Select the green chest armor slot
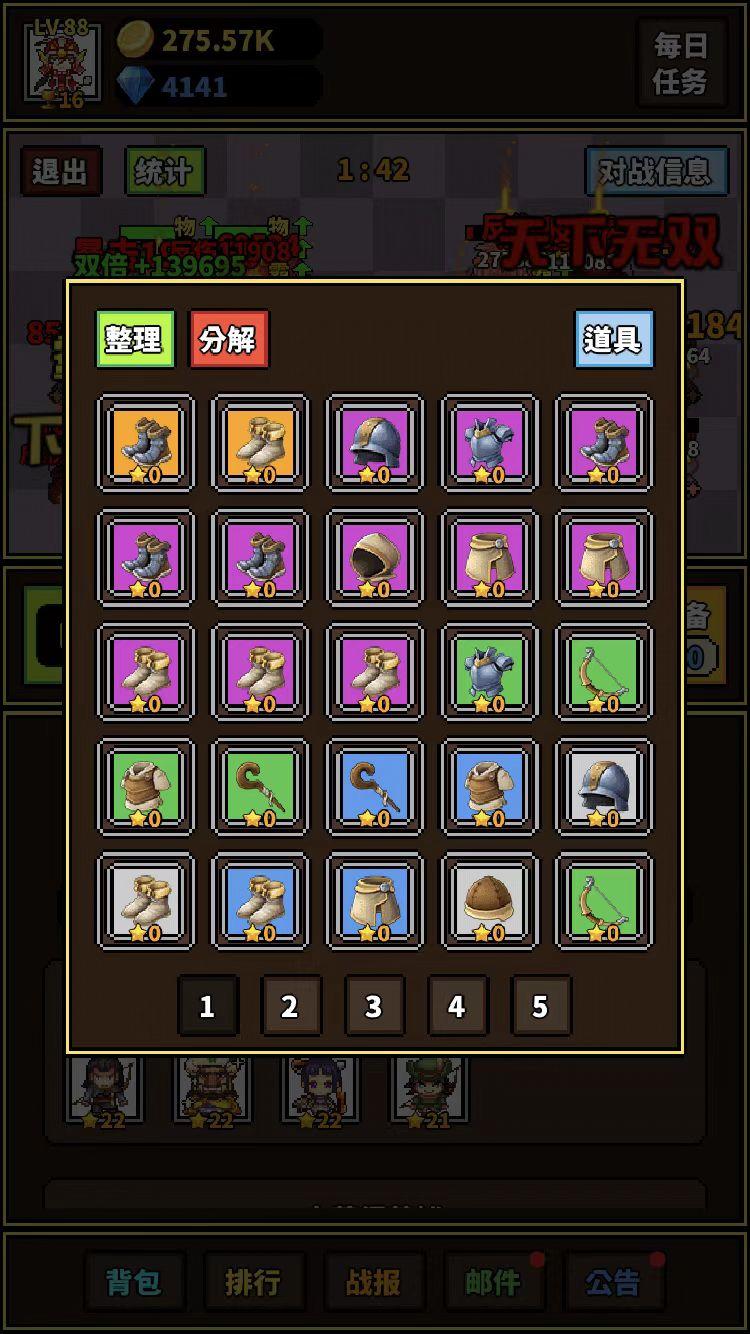 [490, 673]
